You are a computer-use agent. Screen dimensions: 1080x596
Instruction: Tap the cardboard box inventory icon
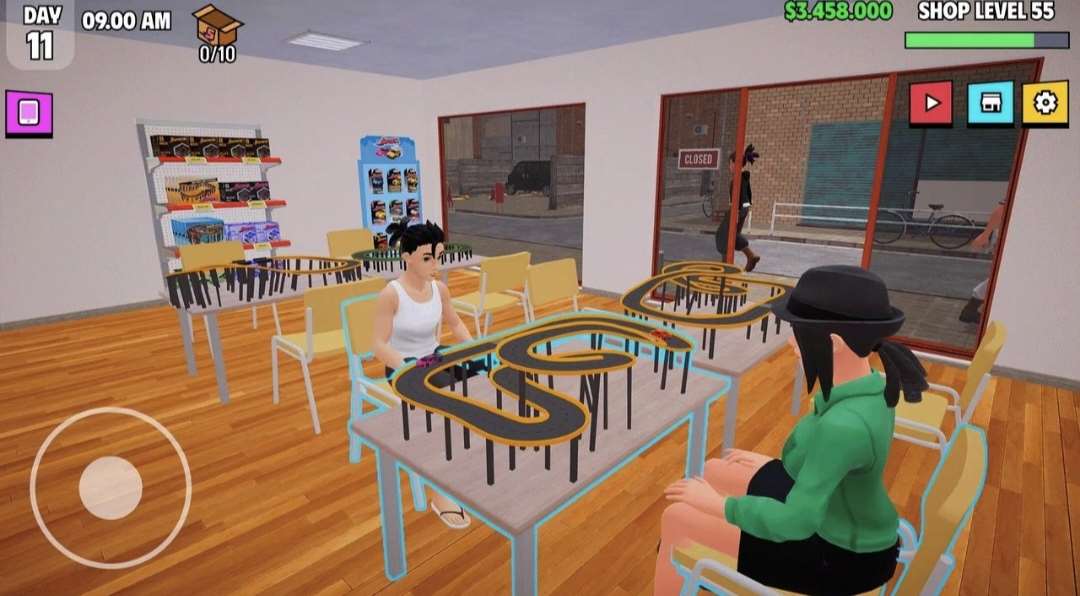click(x=217, y=26)
